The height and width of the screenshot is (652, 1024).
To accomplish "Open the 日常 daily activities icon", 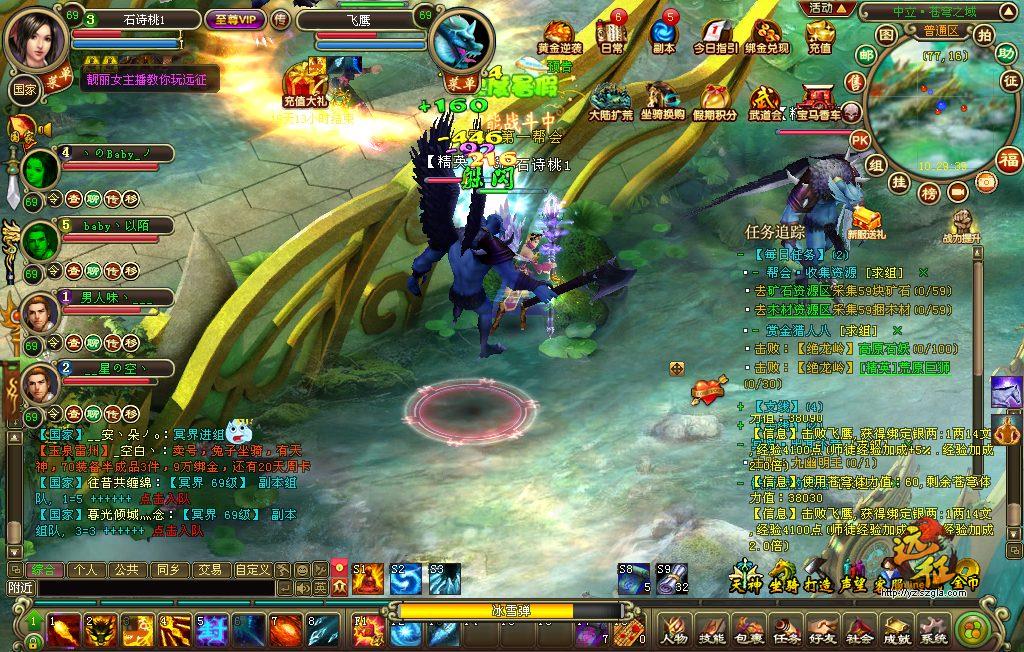I will 611,34.
